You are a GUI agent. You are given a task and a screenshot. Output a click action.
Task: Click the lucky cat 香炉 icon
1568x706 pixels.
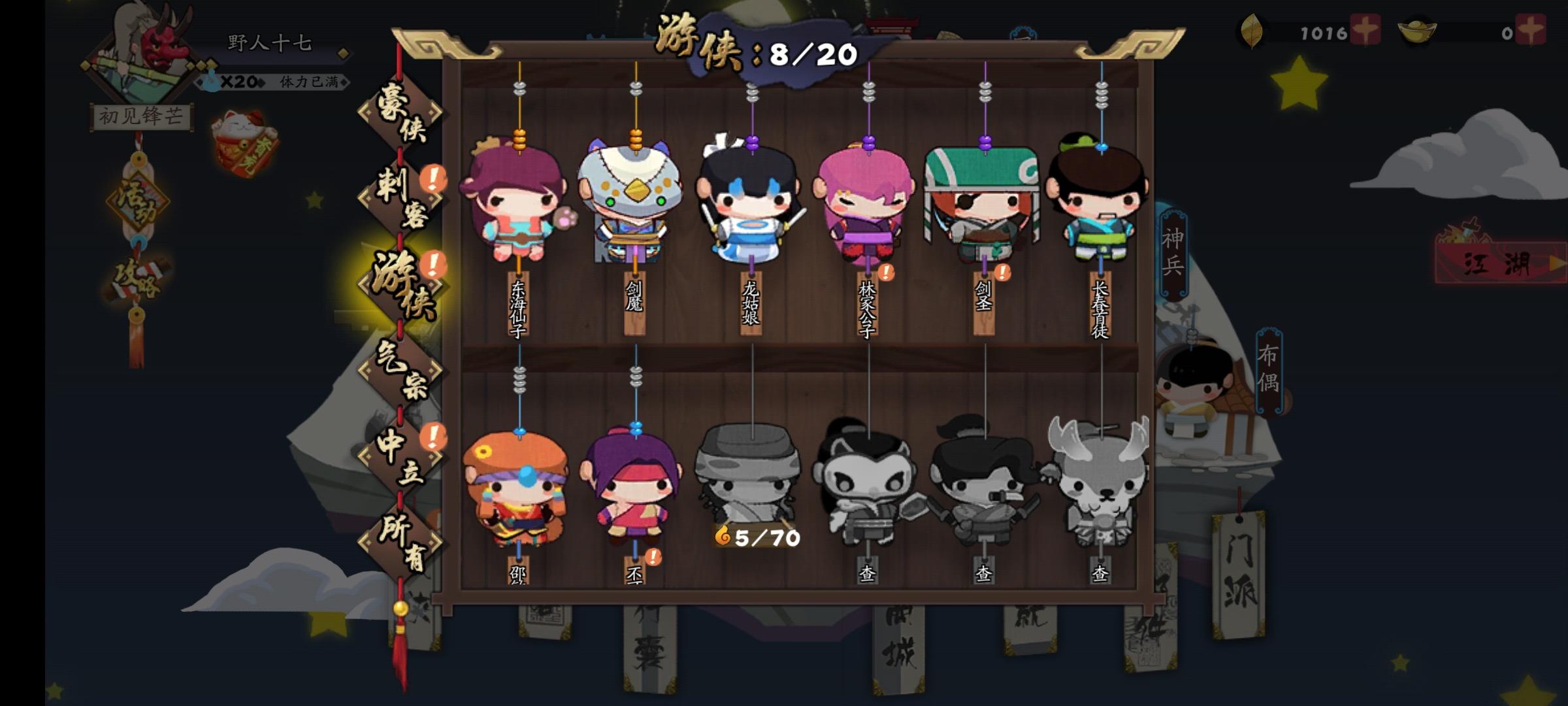coord(244,137)
